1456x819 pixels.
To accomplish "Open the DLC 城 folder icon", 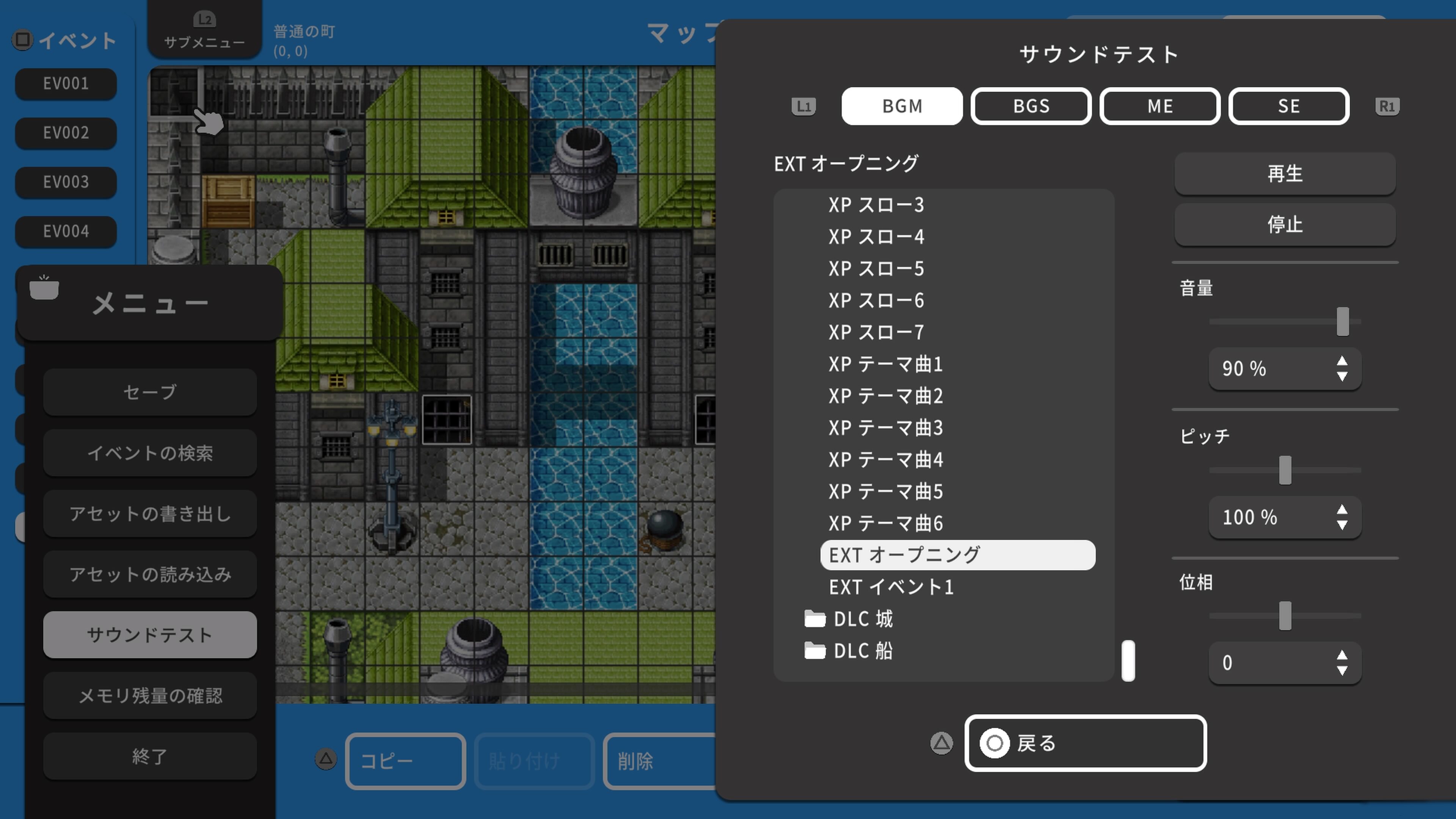I will (x=816, y=619).
